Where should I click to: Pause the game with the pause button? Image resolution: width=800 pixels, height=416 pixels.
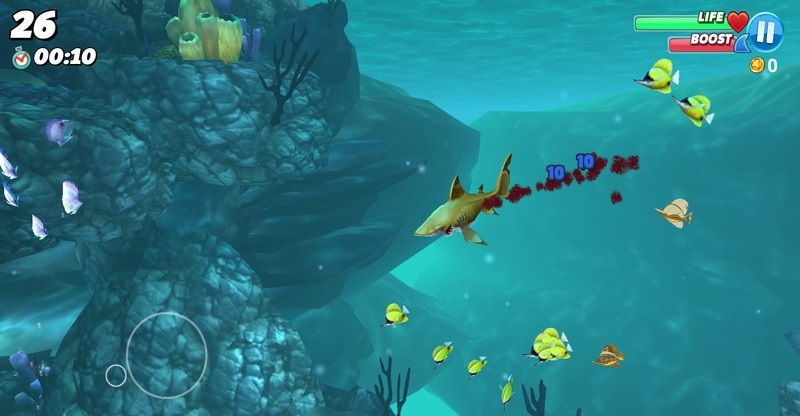pyautogui.click(x=765, y=32)
